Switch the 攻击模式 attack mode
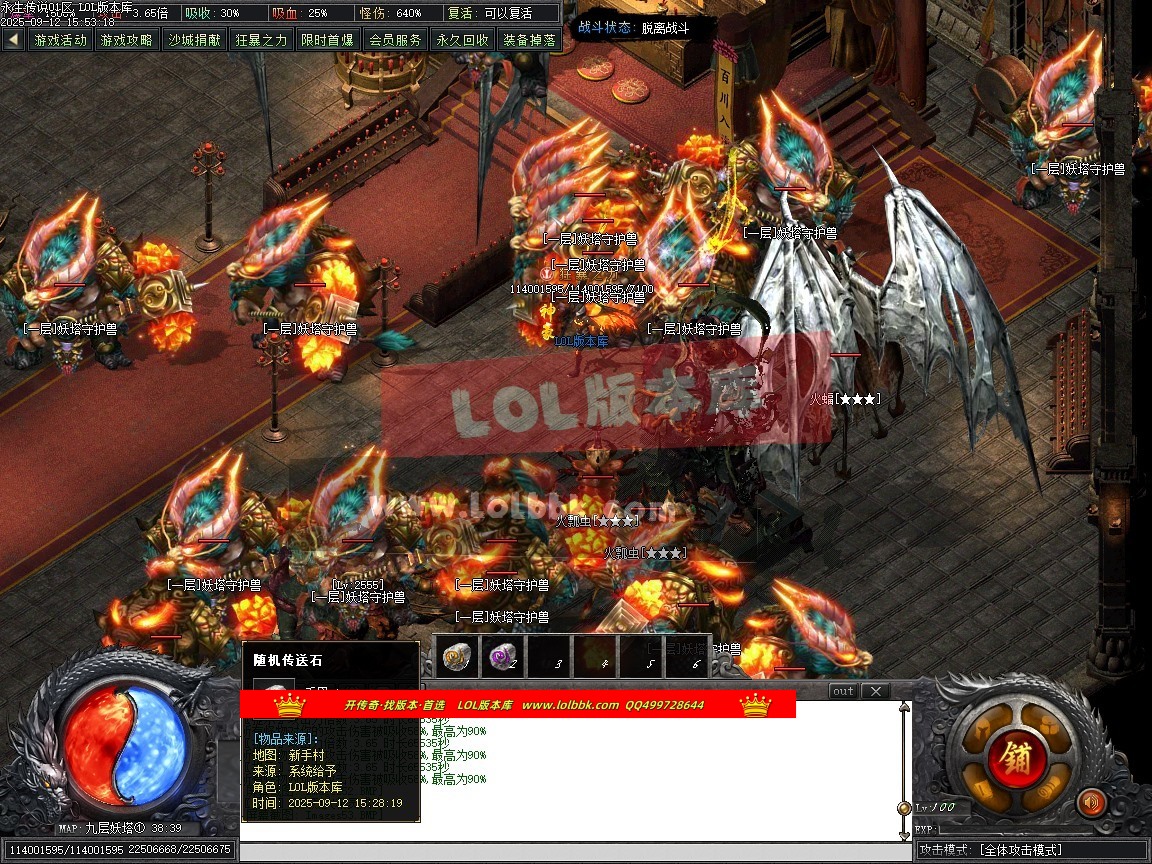Viewport: 1152px width, 864px height. point(1032,850)
